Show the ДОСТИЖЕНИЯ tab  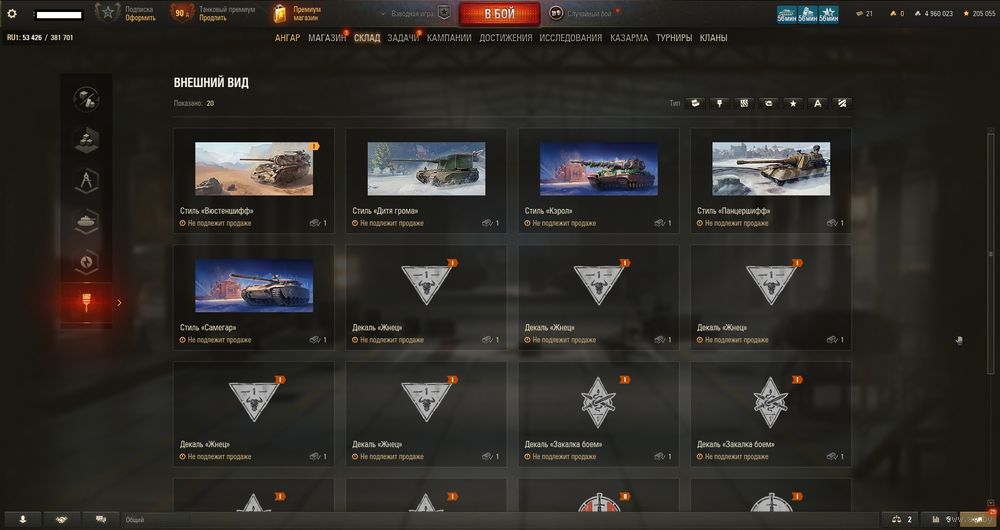(x=505, y=38)
